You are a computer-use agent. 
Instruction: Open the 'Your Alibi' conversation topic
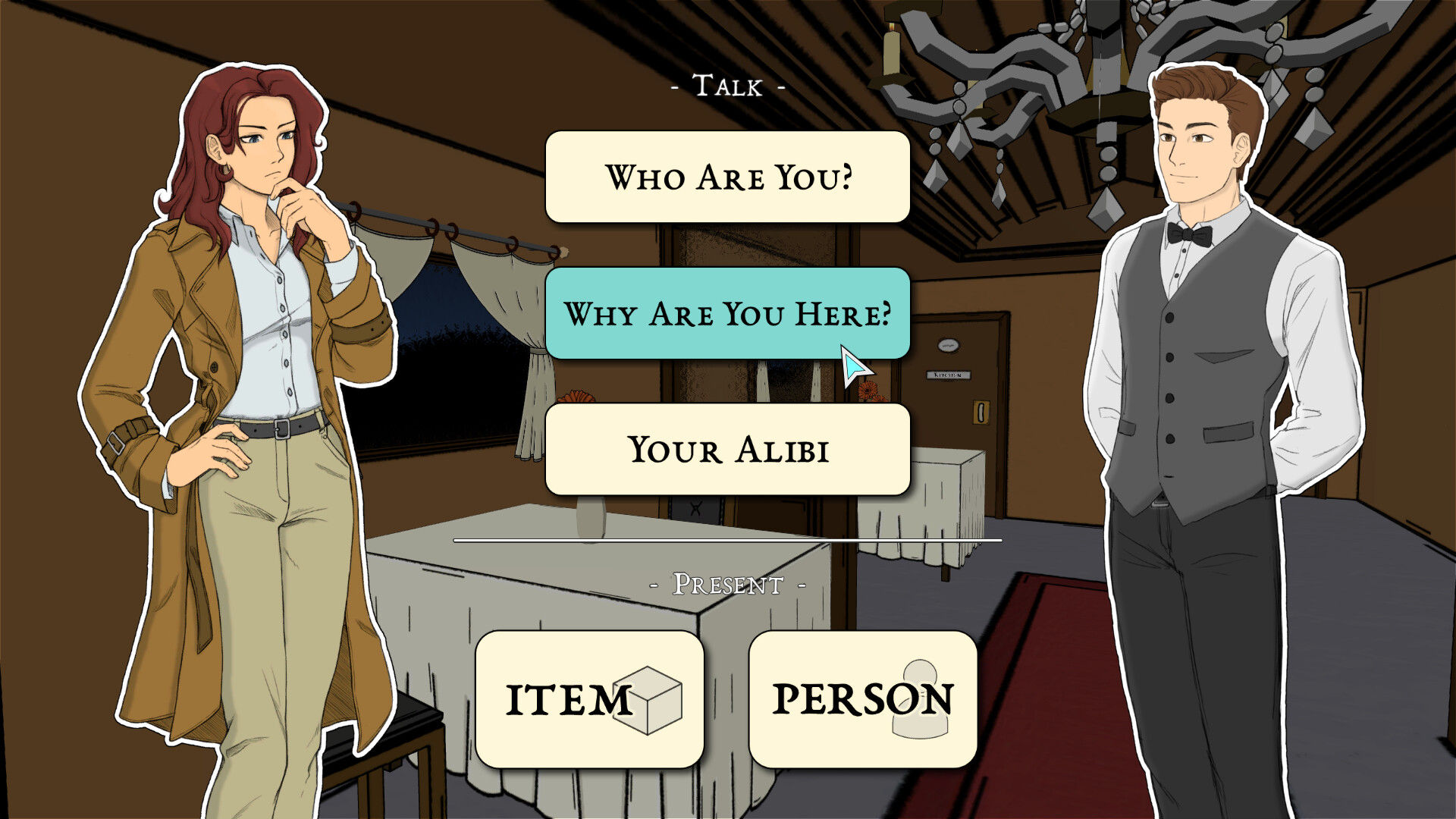click(x=728, y=450)
